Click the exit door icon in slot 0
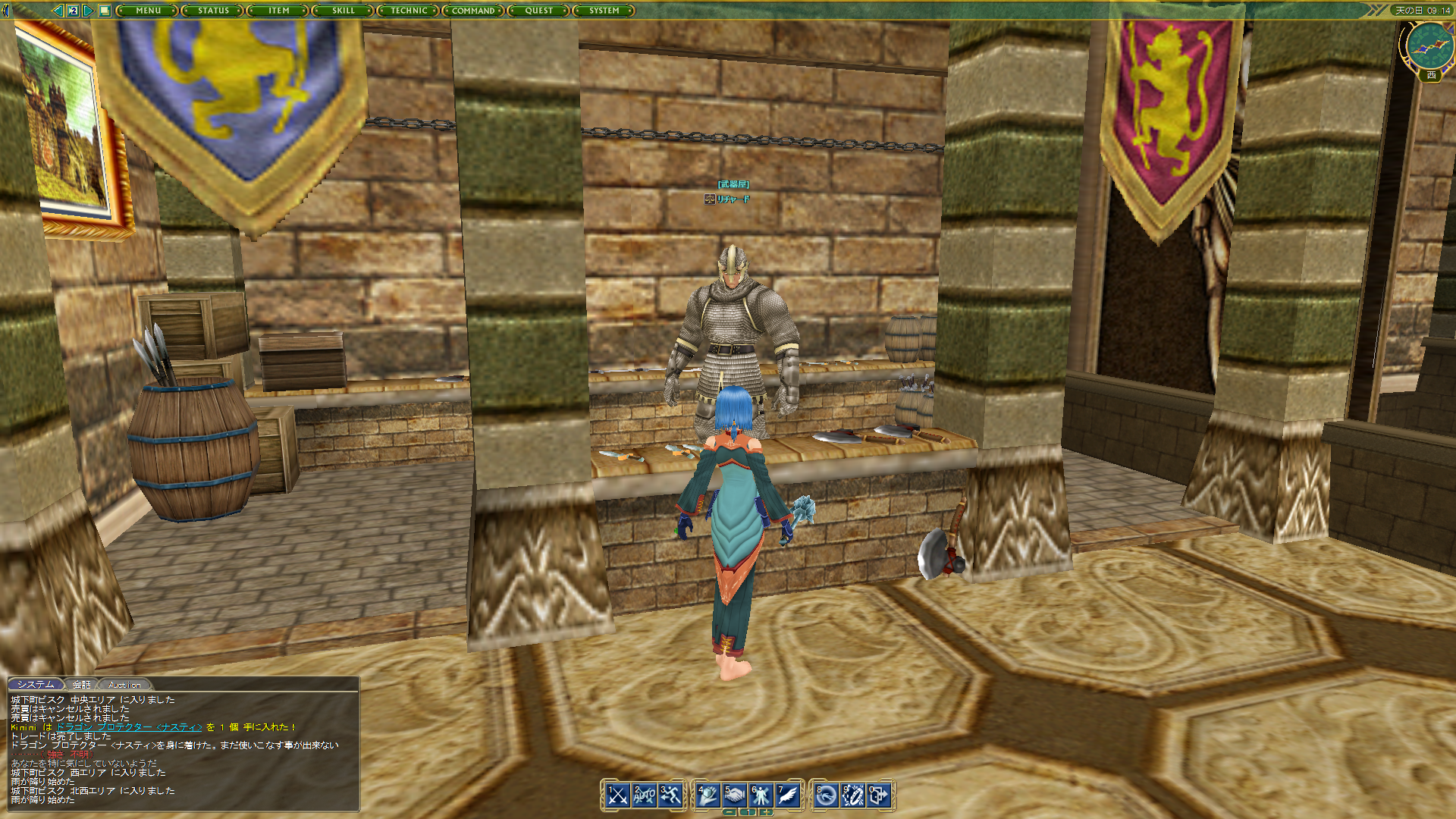The image size is (1456, 819). (878, 796)
